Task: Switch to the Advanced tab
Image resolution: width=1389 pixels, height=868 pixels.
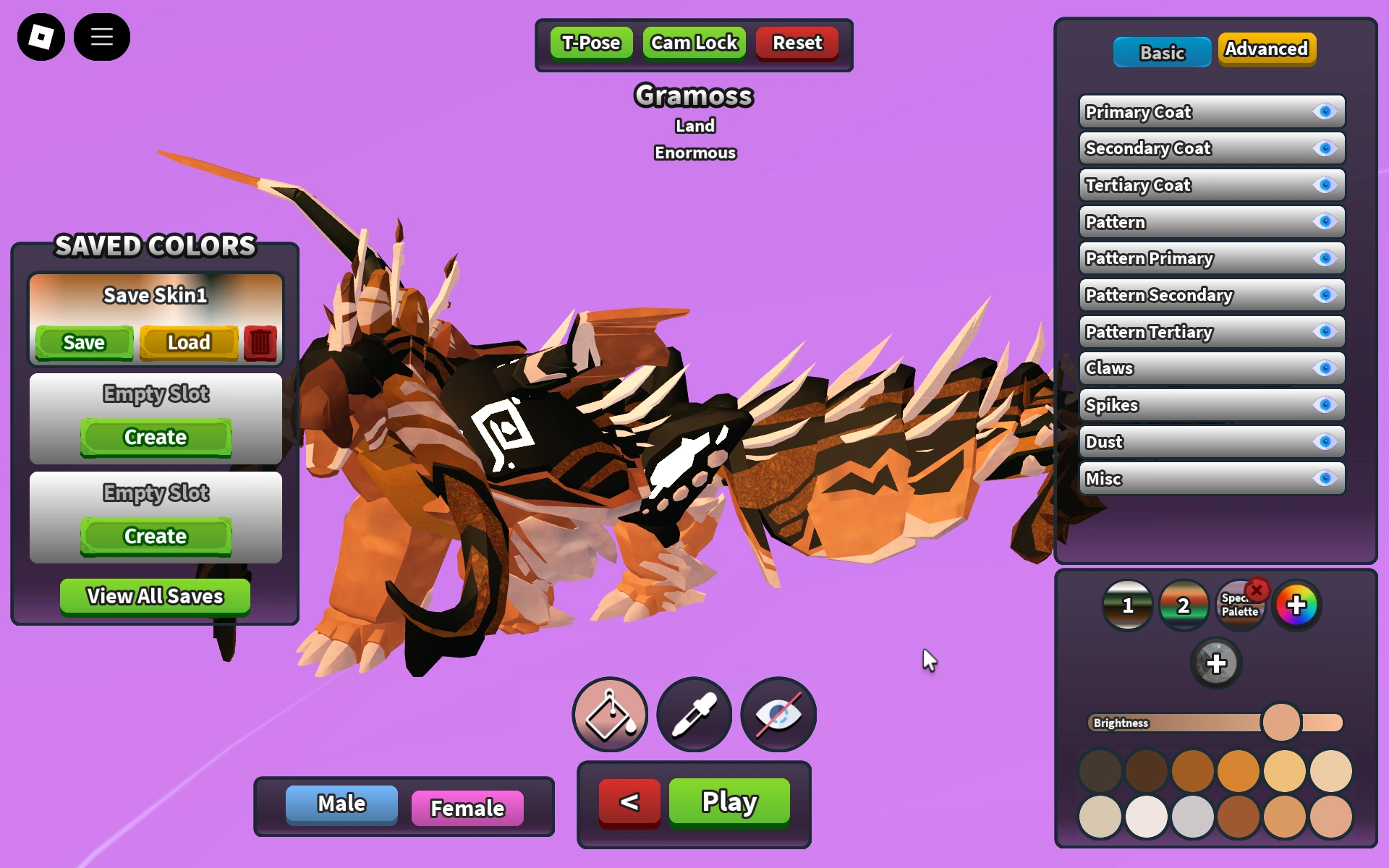Action: pos(1266,48)
